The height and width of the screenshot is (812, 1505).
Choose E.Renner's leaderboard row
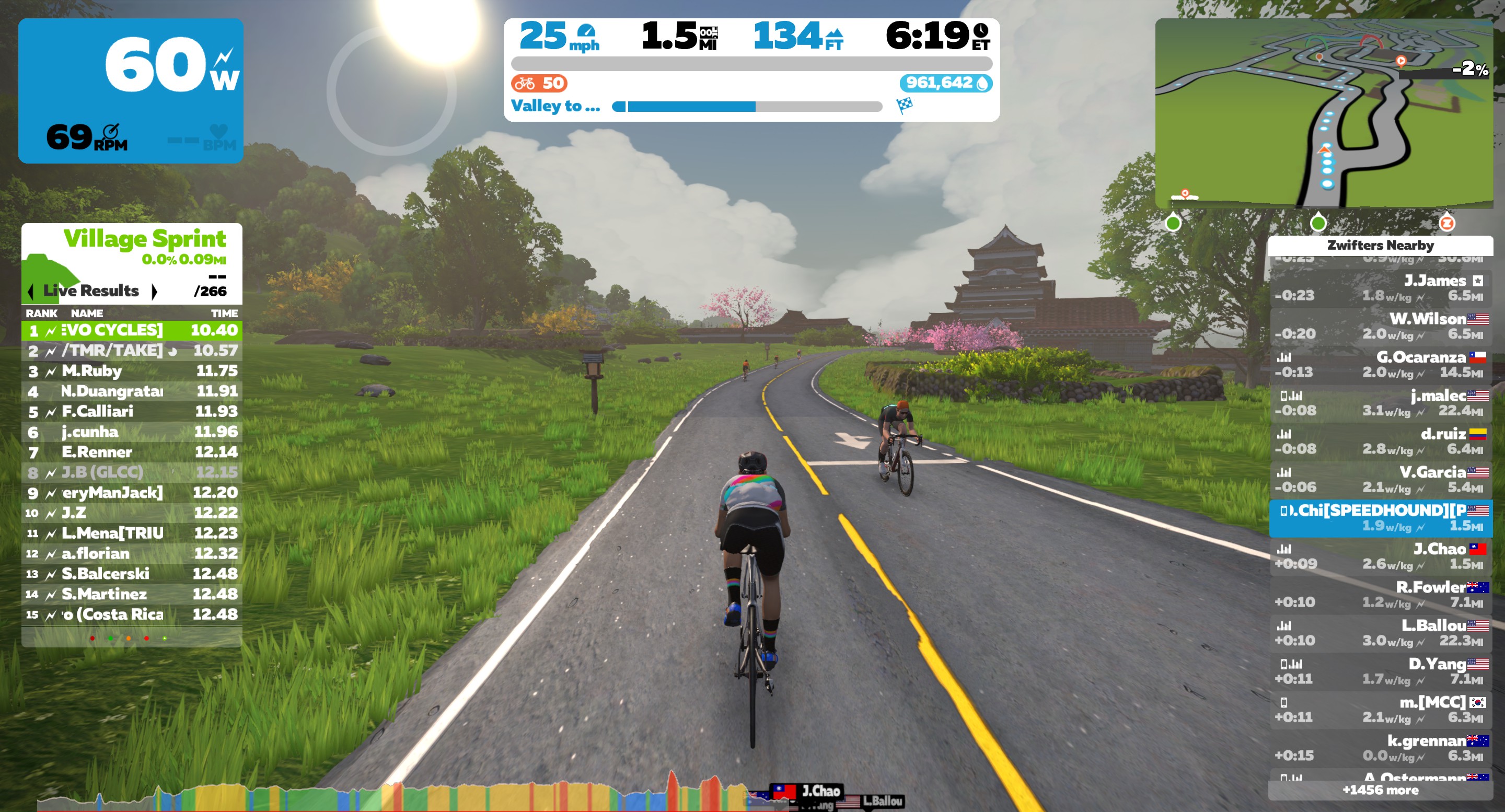pos(132,451)
